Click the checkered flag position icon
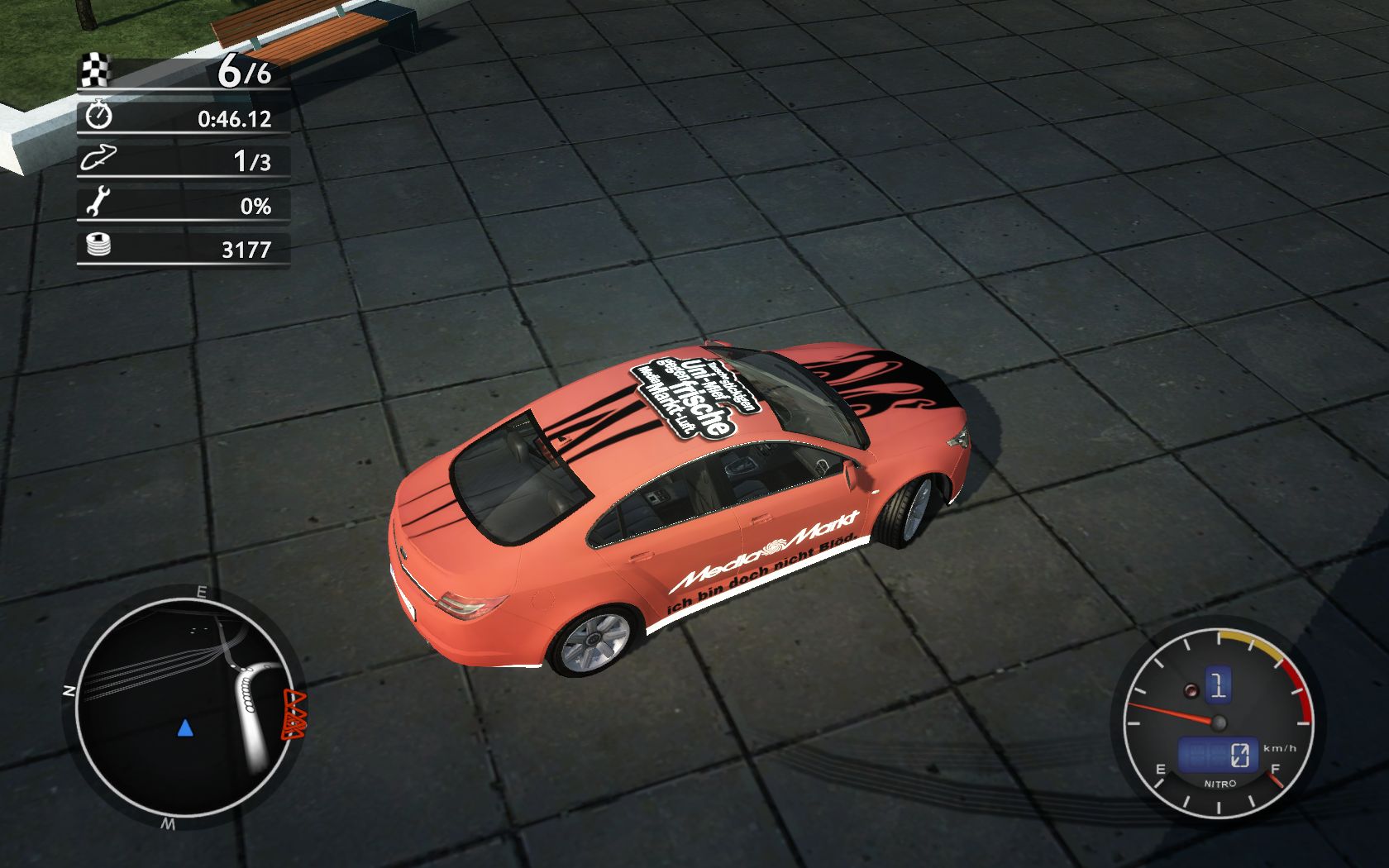Screen dimensions: 1389x868 click(x=96, y=70)
